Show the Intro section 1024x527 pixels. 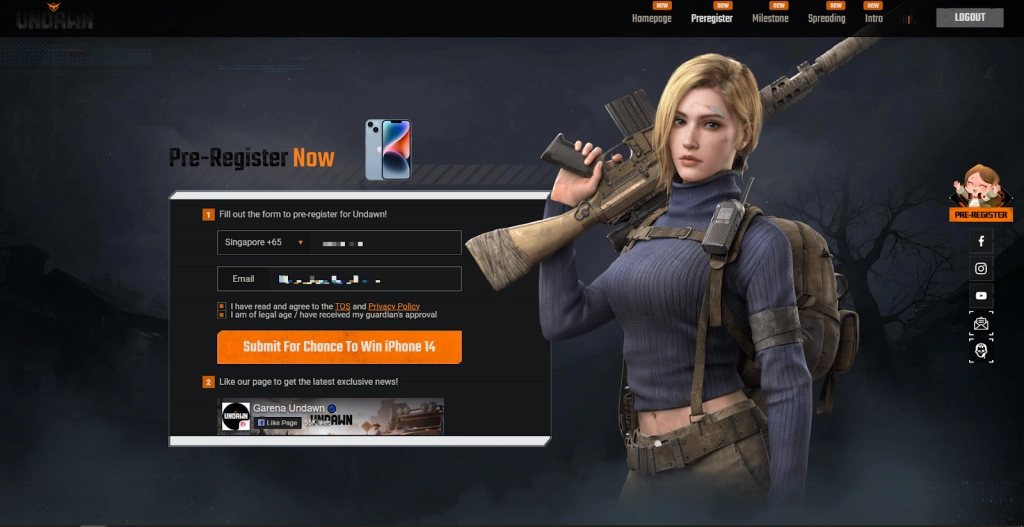point(873,18)
